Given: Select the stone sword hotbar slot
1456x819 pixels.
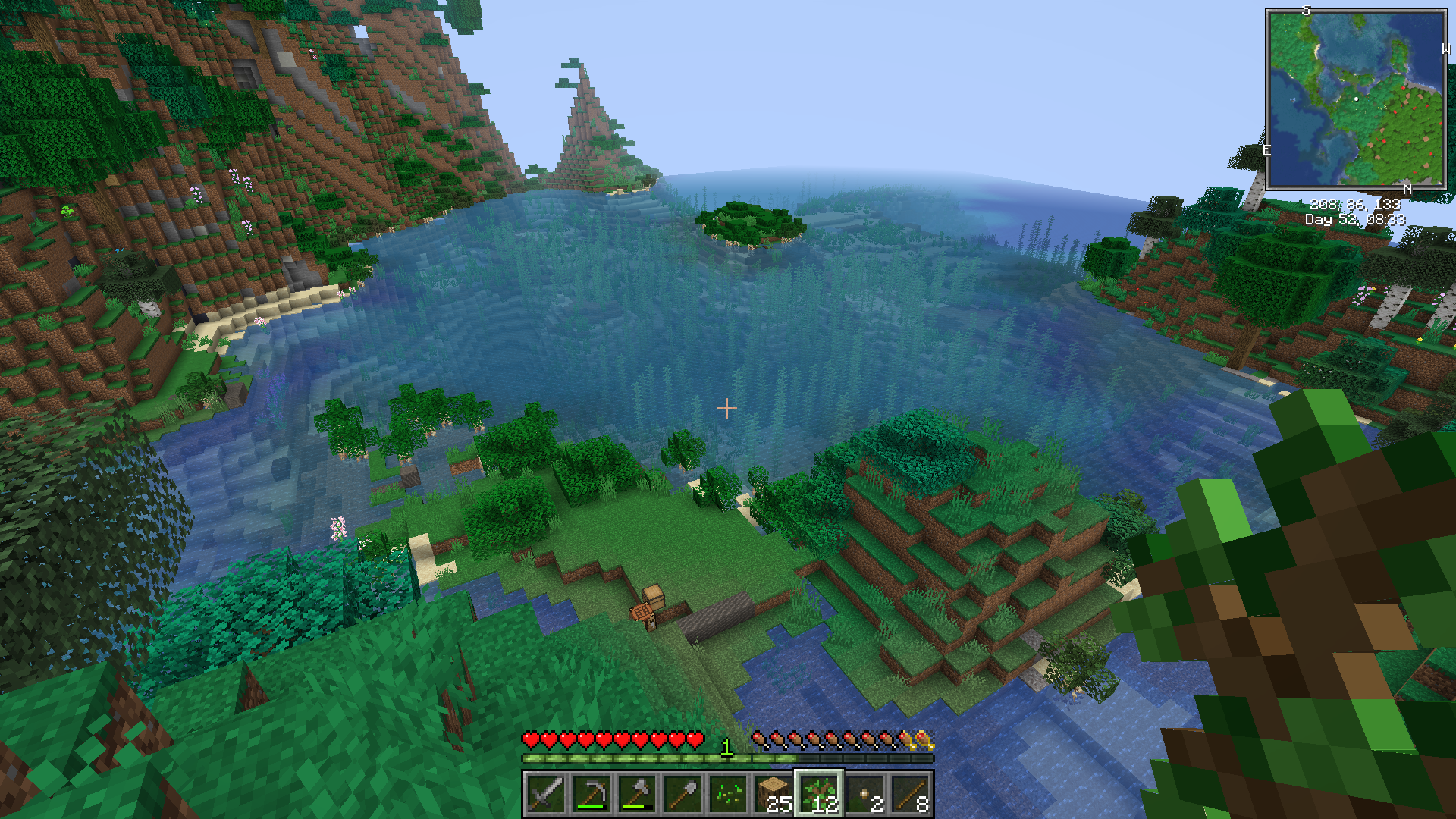Looking at the screenshot, I should click(545, 794).
